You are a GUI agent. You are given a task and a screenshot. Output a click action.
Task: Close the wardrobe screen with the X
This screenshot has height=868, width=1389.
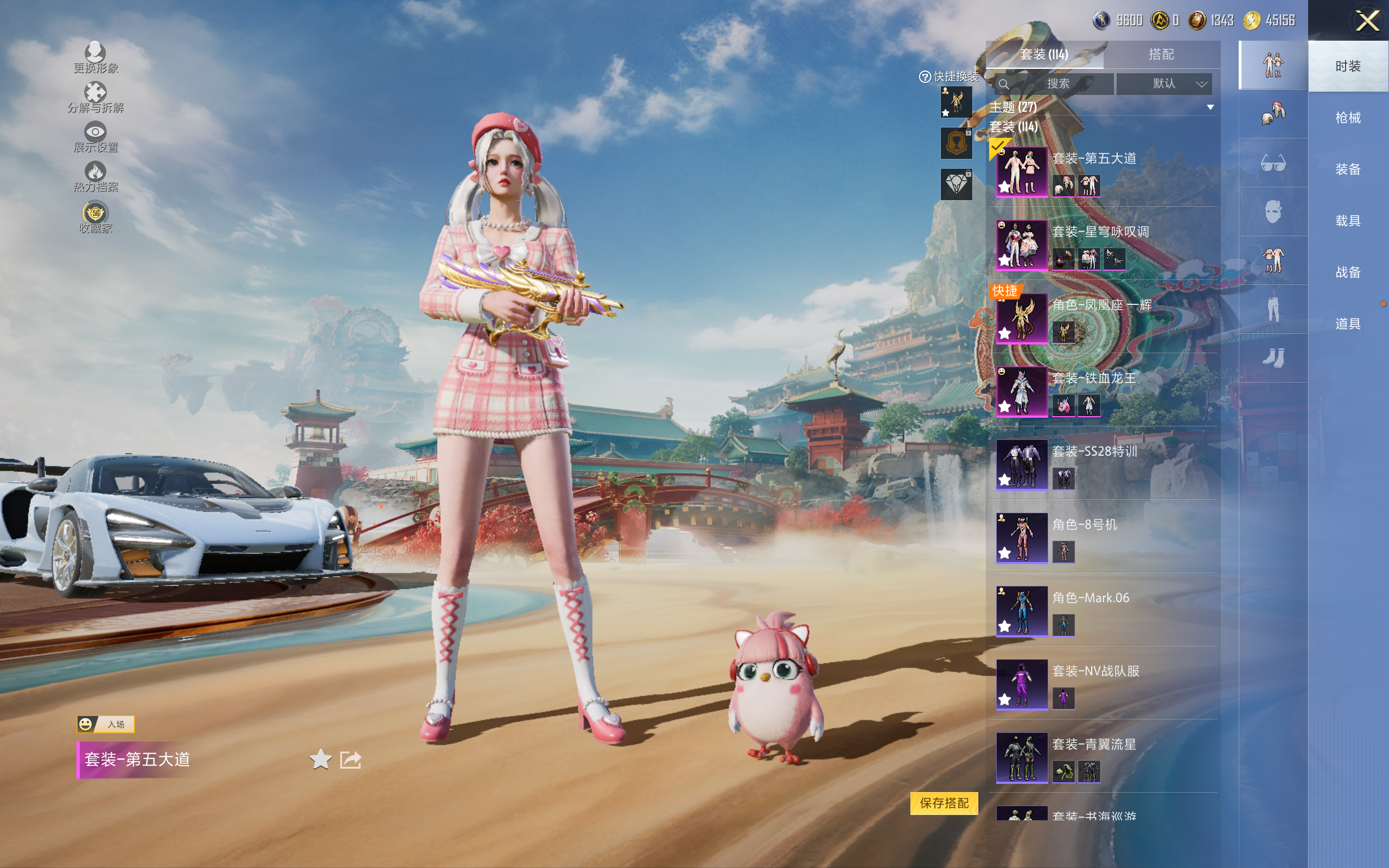[1367, 21]
